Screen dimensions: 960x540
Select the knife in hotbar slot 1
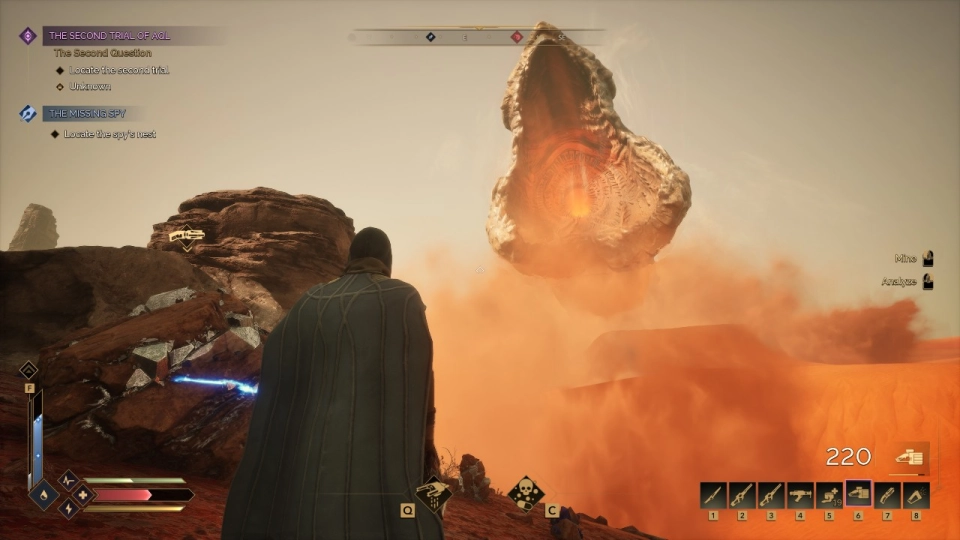tap(713, 495)
